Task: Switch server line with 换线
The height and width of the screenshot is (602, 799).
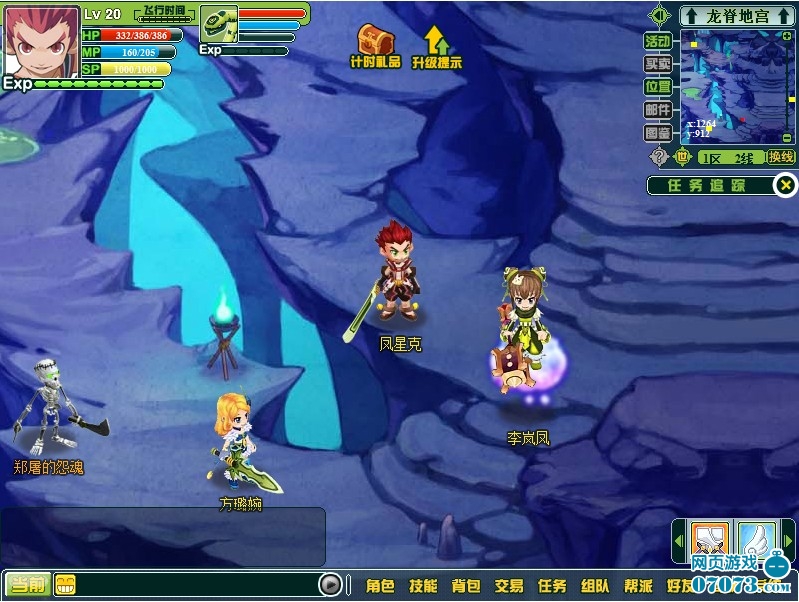Action: coord(780,157)
